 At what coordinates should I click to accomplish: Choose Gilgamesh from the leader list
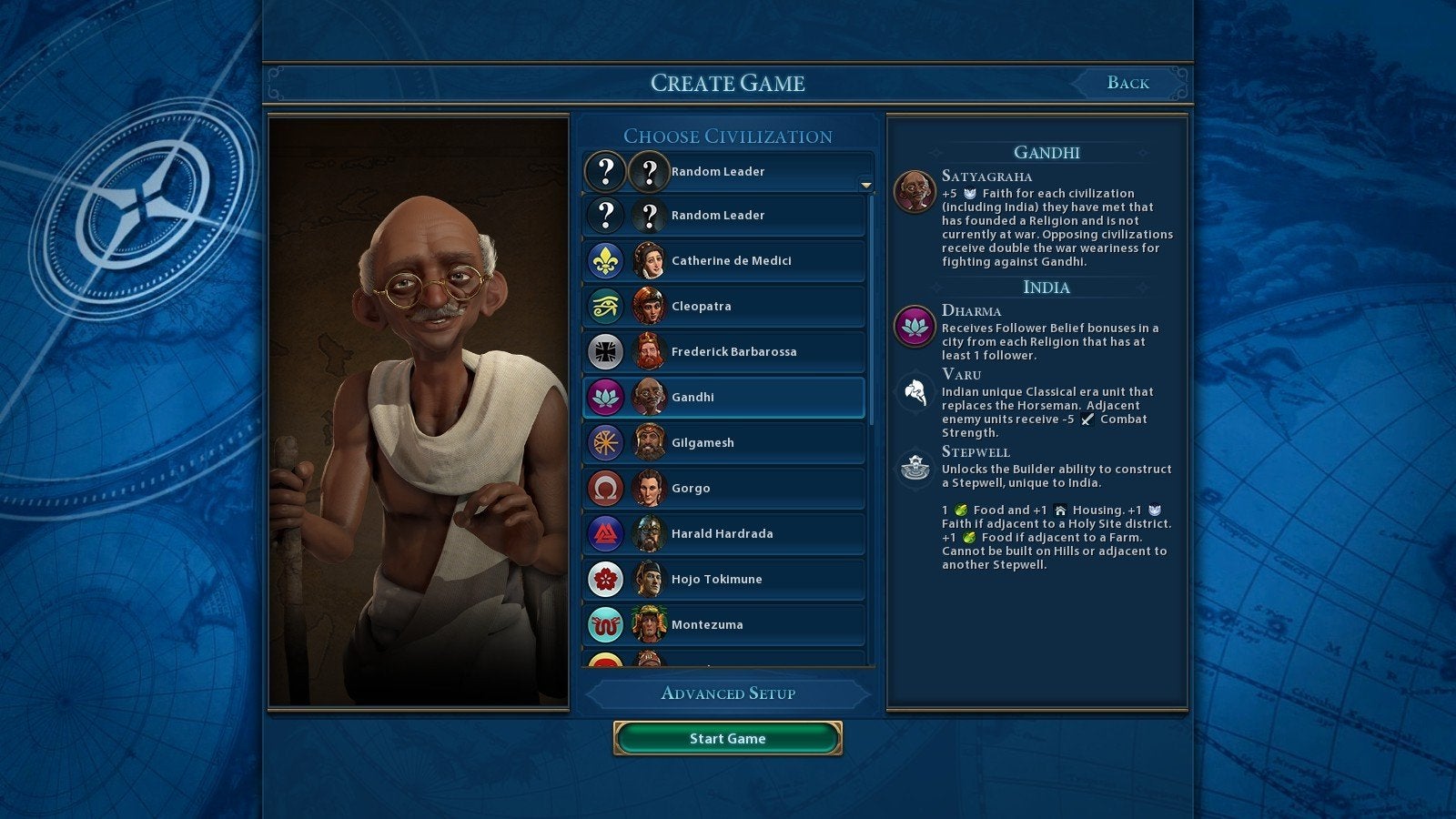pyautogui.click(x=723, y=443)
